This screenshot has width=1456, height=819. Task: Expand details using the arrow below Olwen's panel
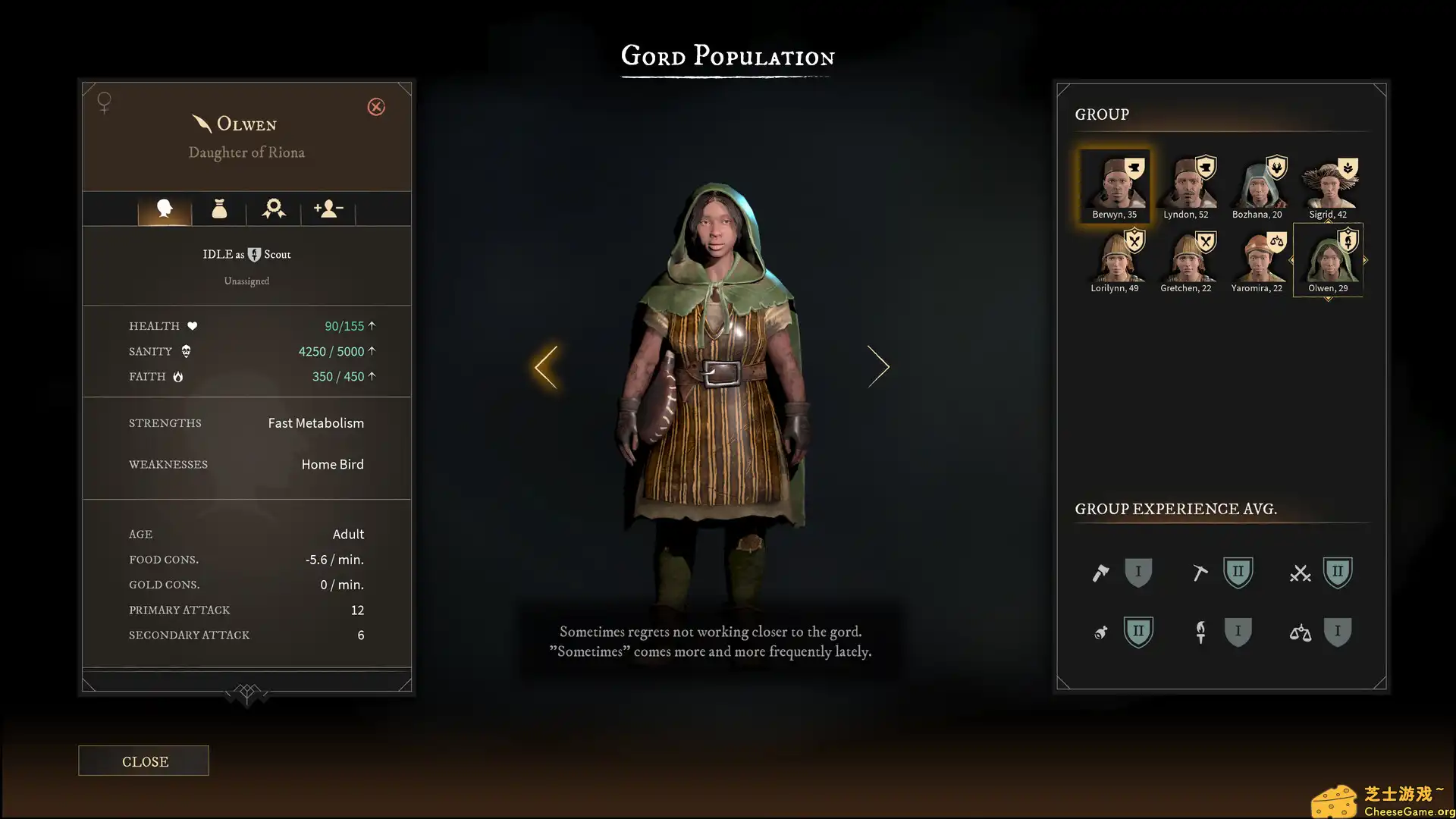pyautogui.click(x=246, y=694)
